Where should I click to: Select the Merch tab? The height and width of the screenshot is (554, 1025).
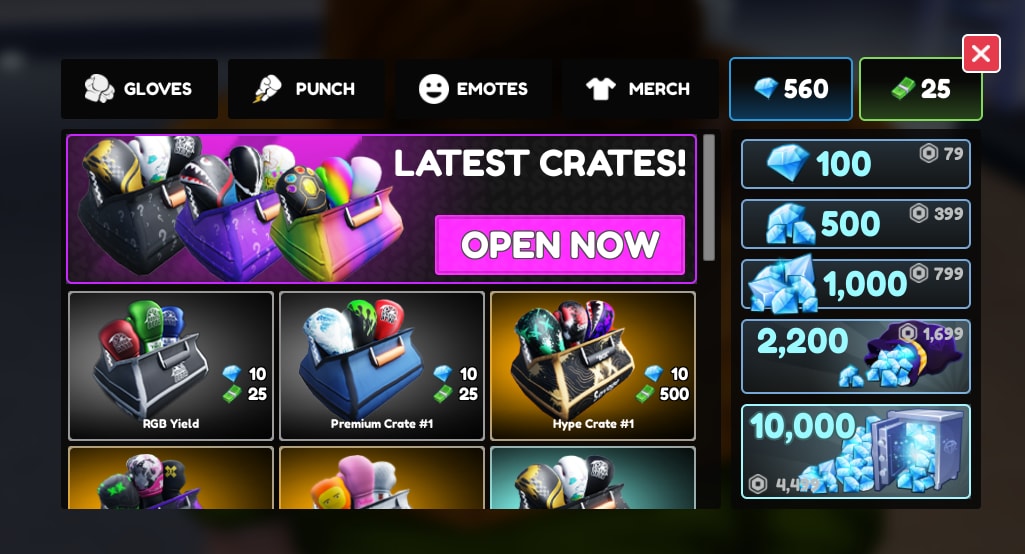coord(639,89)
